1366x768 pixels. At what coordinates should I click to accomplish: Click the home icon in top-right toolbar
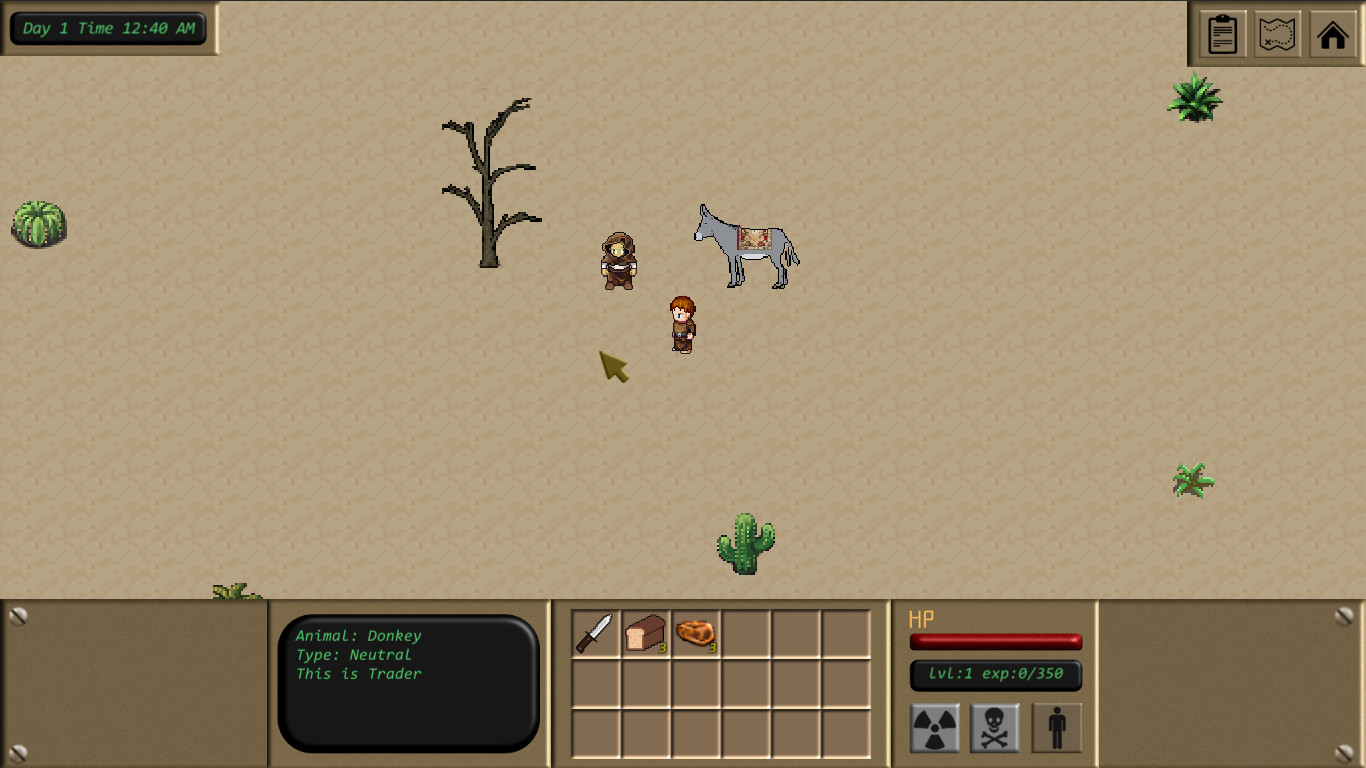coord(1333,34)
